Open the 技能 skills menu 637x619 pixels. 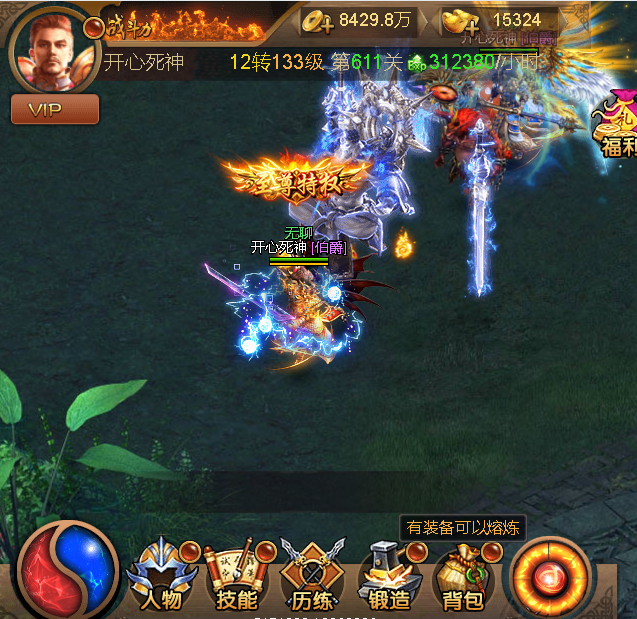[237, 576]
